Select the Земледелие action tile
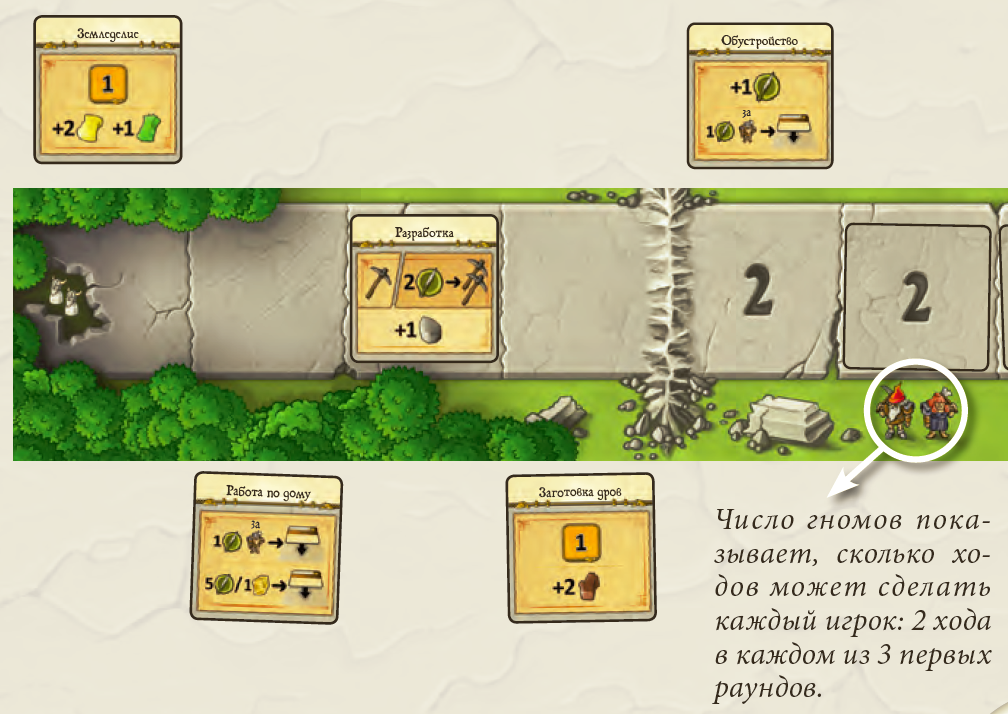 (108, 90)
